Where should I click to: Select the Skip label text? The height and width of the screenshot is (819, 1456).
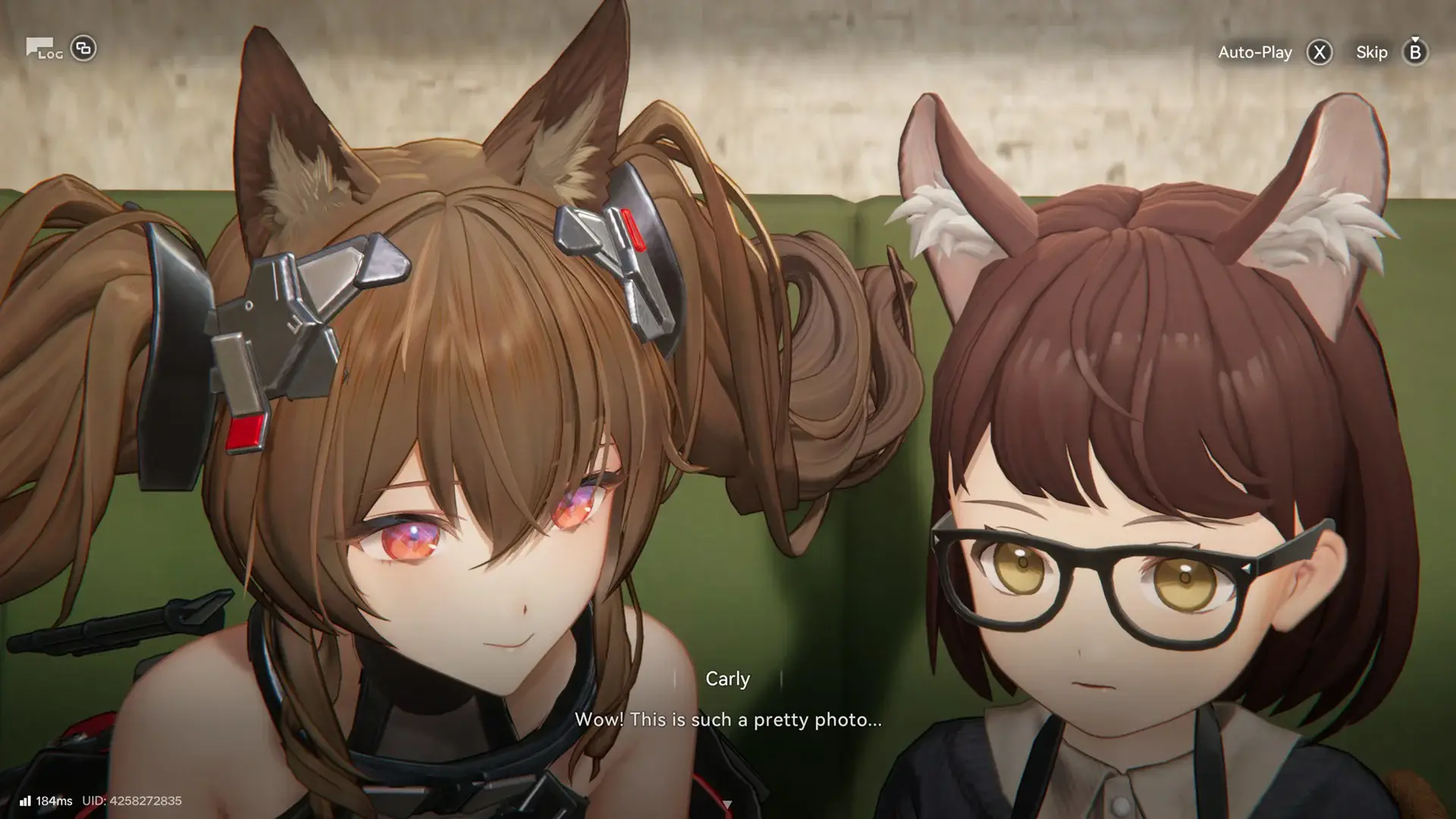1371,52
